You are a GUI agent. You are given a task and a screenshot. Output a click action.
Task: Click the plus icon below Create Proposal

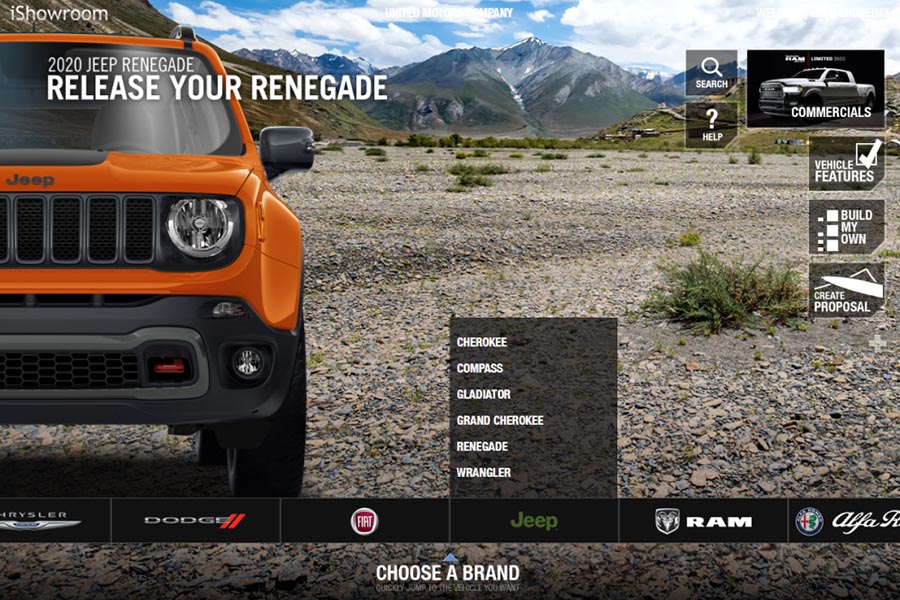(x=877, y=343)
